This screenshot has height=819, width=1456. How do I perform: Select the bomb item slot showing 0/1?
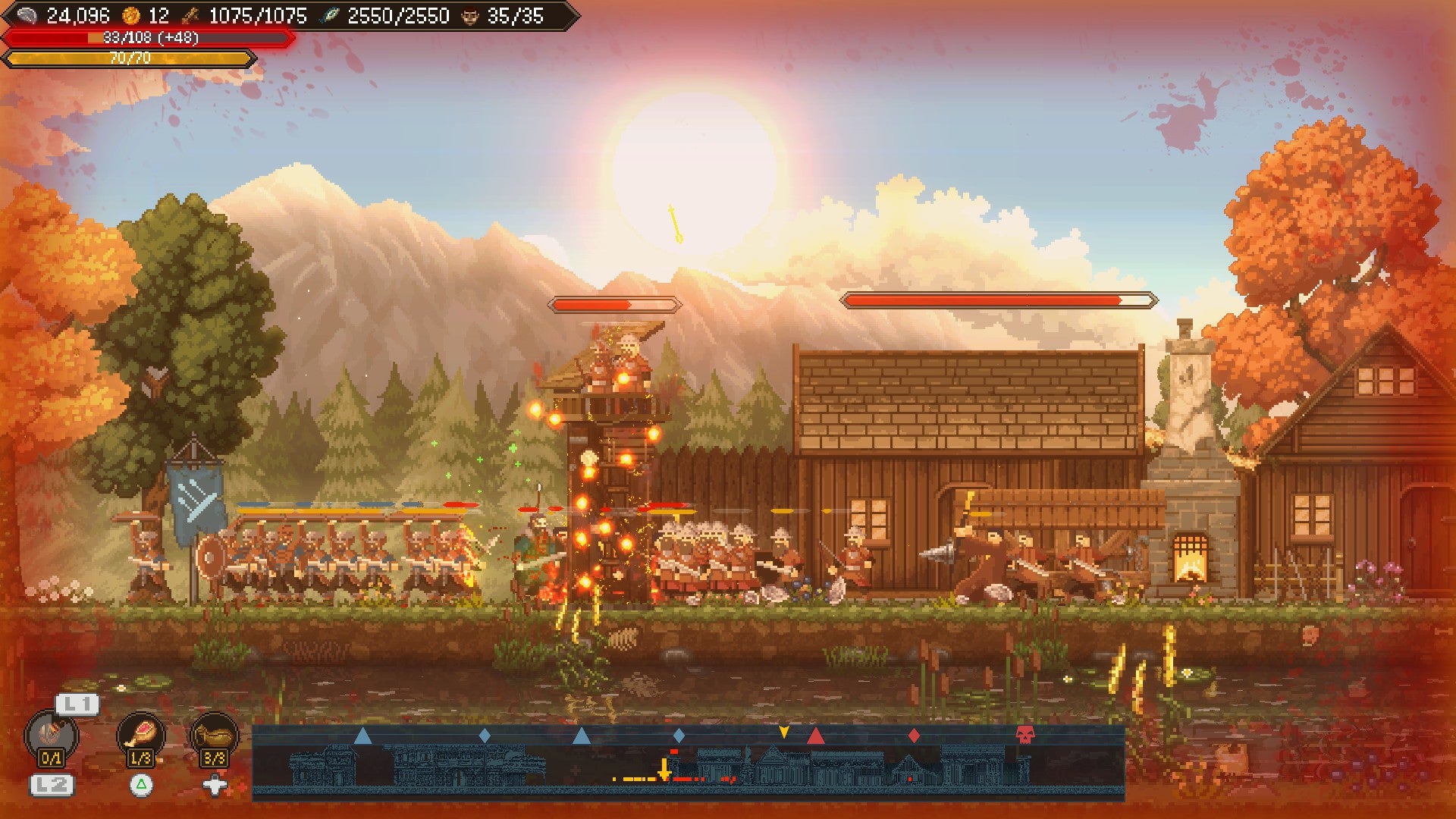[x=52, y=737]
